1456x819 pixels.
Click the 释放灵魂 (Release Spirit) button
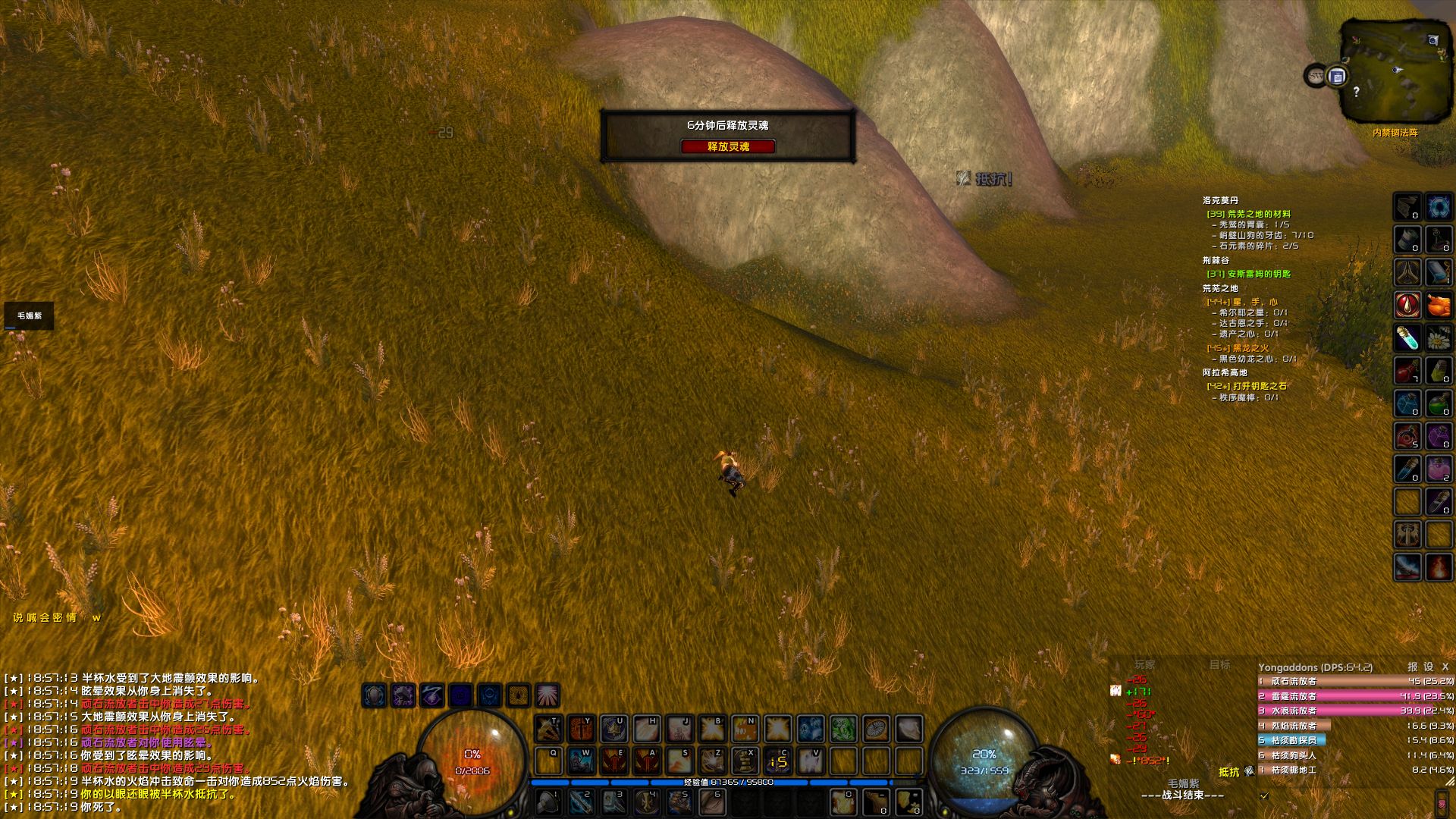coord(728,148)
